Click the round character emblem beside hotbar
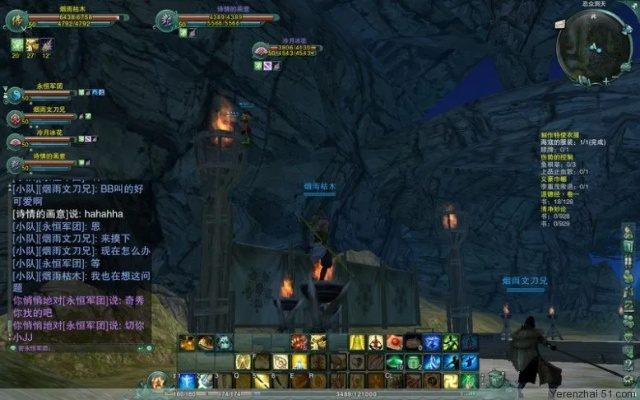 pyautogui.click(x=158, y=380)
